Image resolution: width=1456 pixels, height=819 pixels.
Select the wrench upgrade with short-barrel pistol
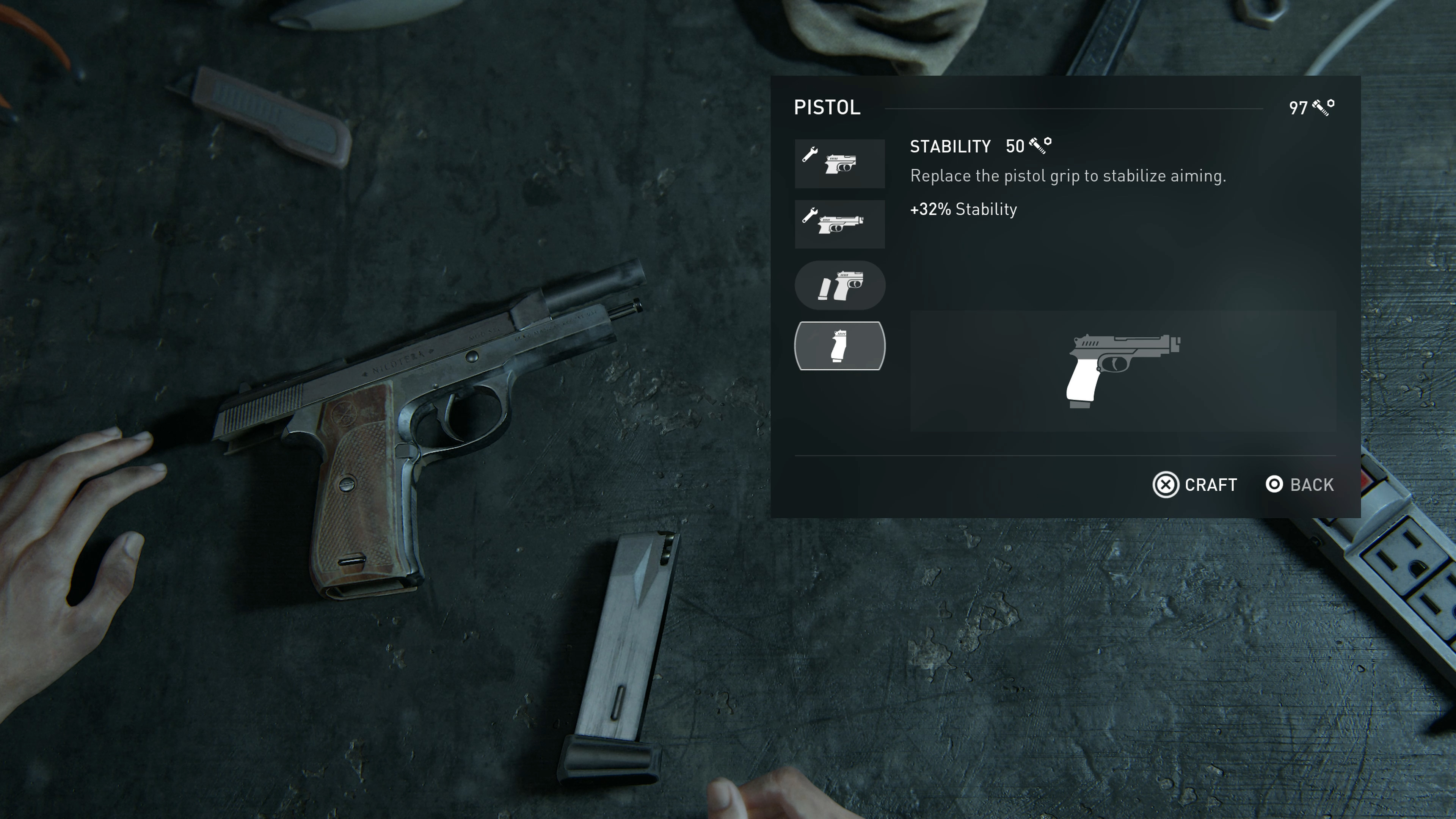click(839, 163)
